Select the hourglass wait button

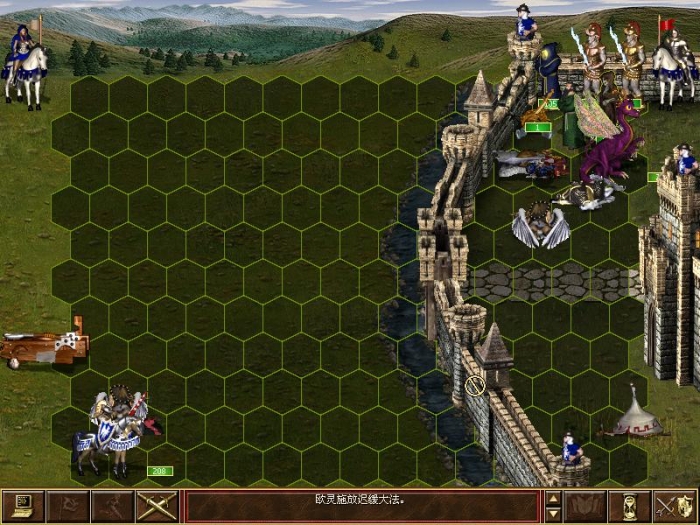pyautogui.click(x=630, y=507)
